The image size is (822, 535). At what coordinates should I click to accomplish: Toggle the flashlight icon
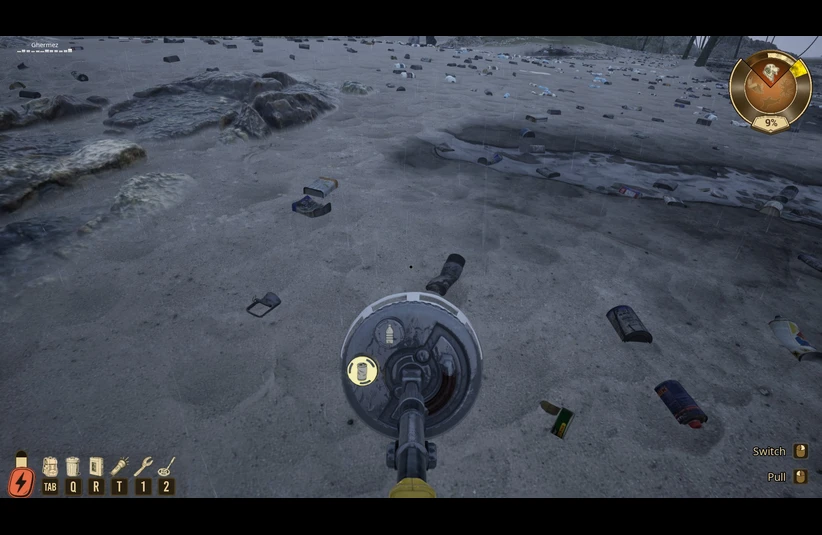point(120,467)
